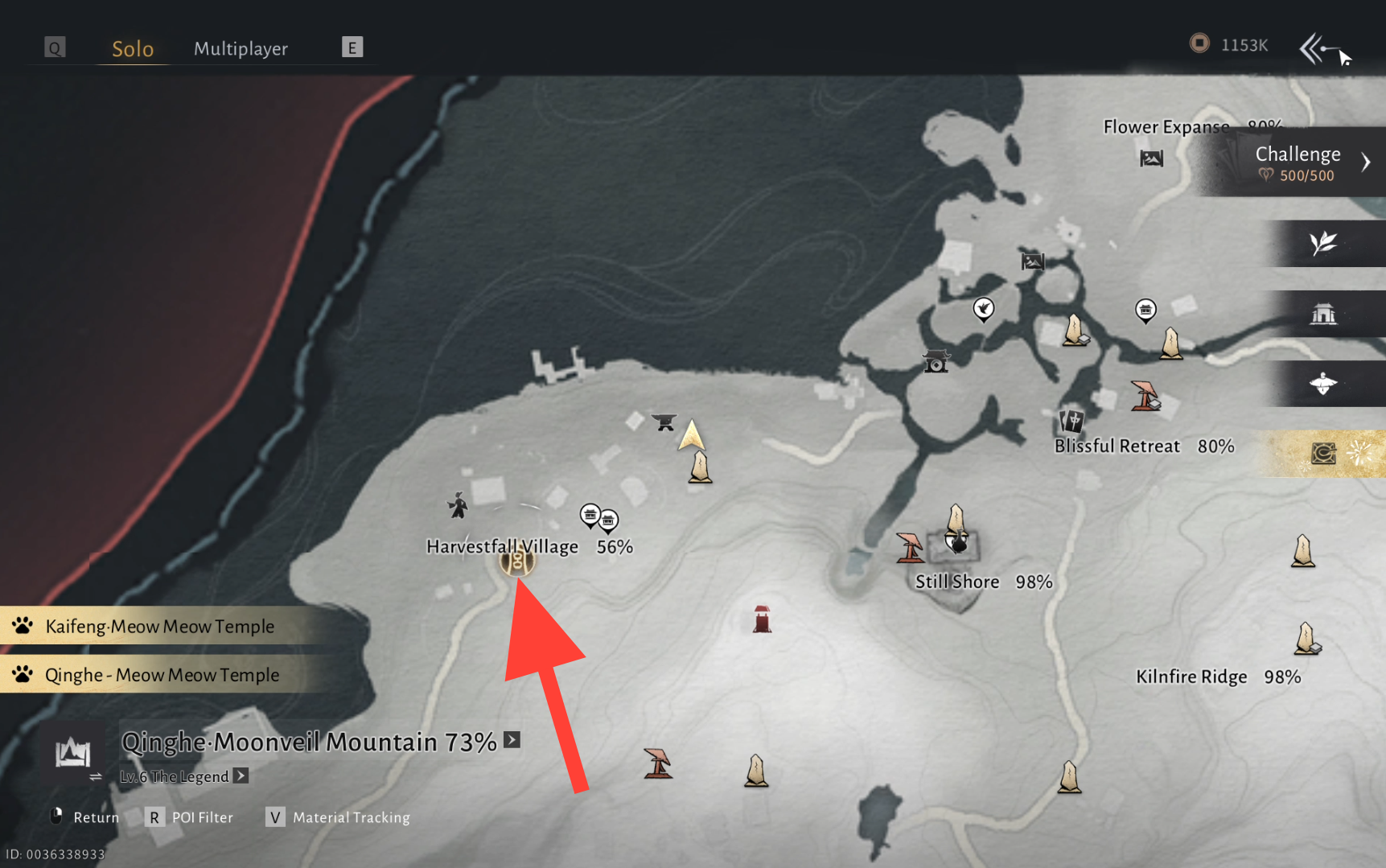This screenshot has width=1386, height=868.
Task: Click the anvil blacksmith map marker
Action: 664,422
